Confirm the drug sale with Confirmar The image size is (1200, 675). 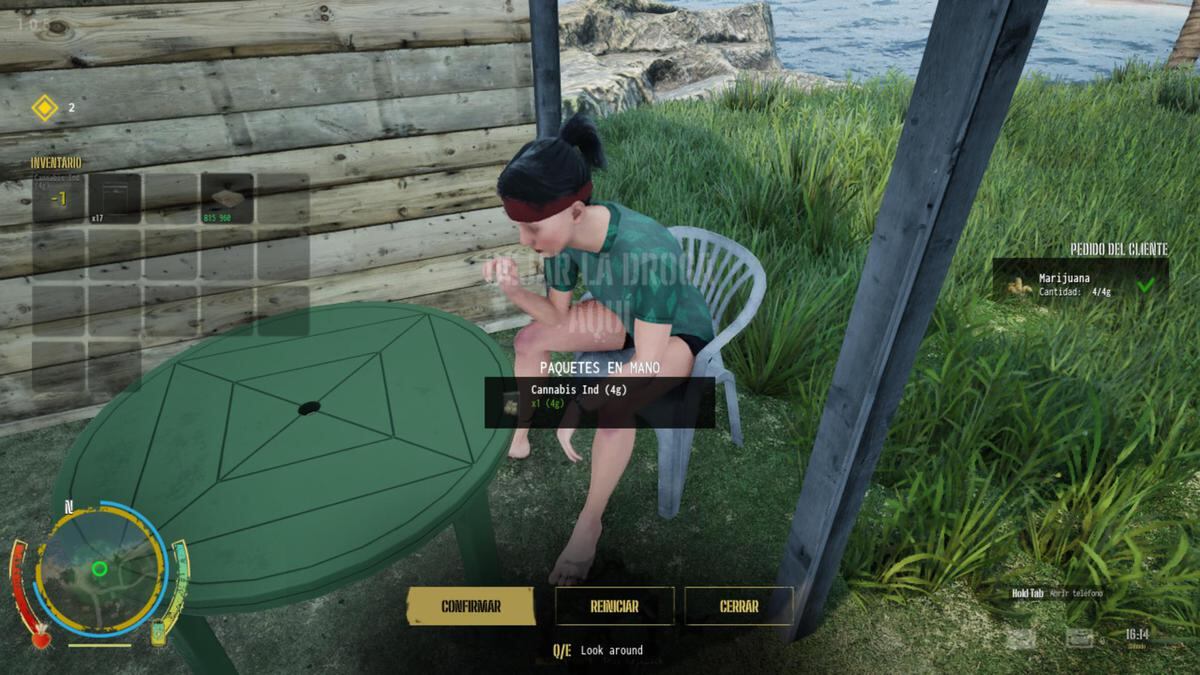pos(471,606)
